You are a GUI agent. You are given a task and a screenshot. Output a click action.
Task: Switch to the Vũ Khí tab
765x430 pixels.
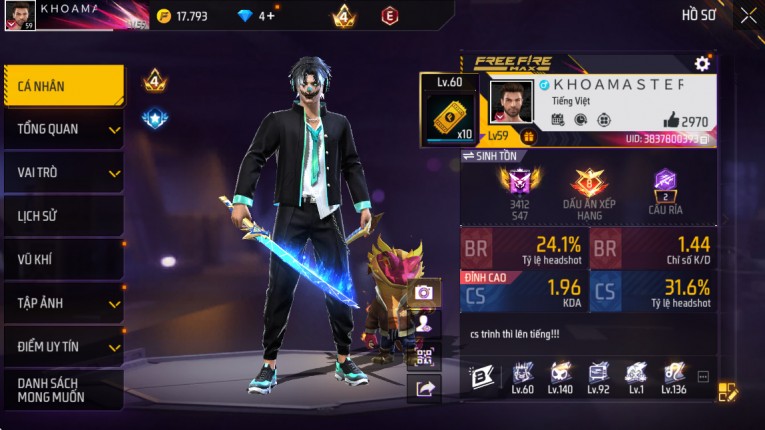coord(63,259)
